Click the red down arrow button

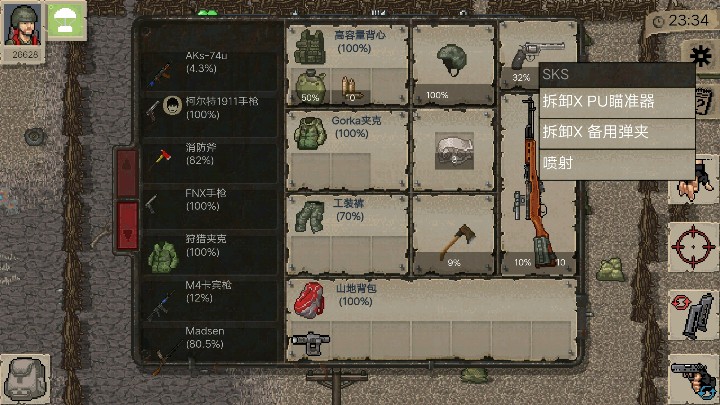pyautogui.click(x=128, y=223)
